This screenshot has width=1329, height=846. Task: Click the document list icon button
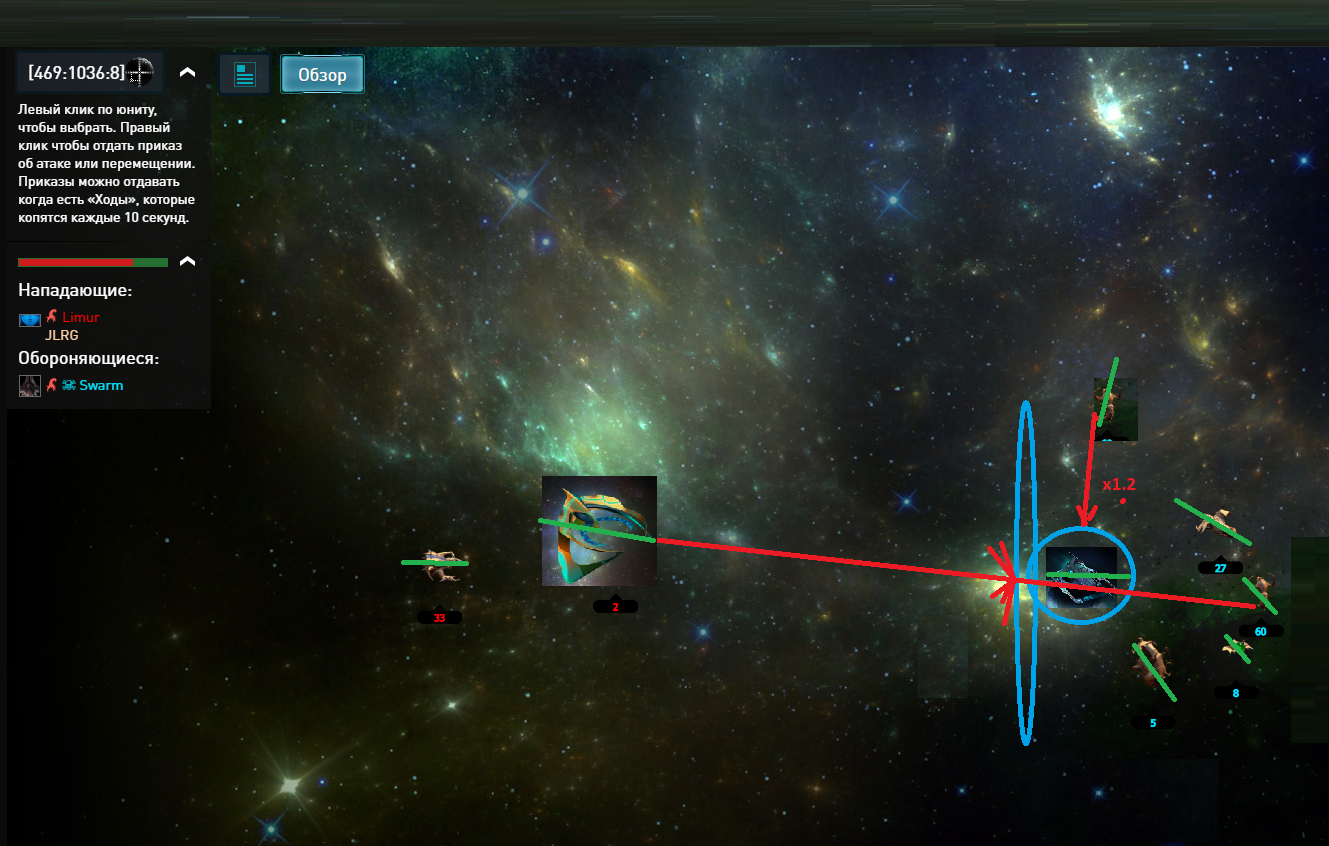point(245,74)
